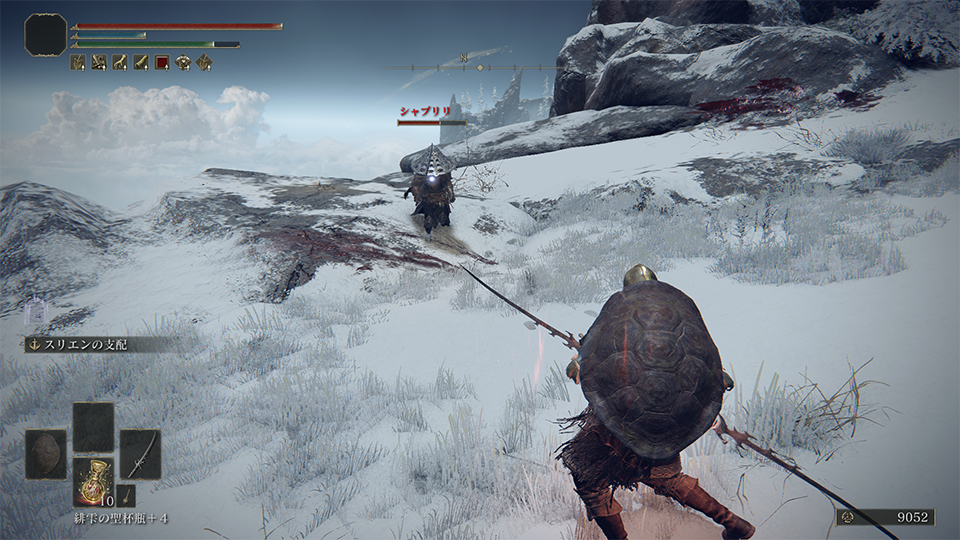Choose the empty spell slot above the flask
960x540 pixels.
point(93,427)
